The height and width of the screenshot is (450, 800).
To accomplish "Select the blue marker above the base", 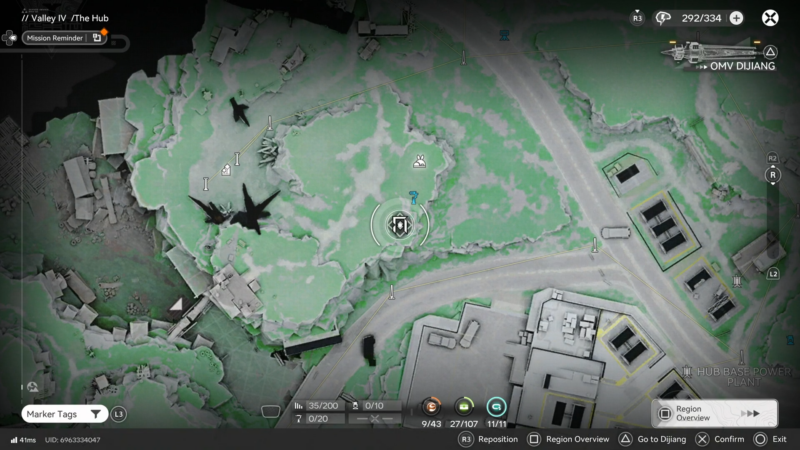I will [412, 197].
